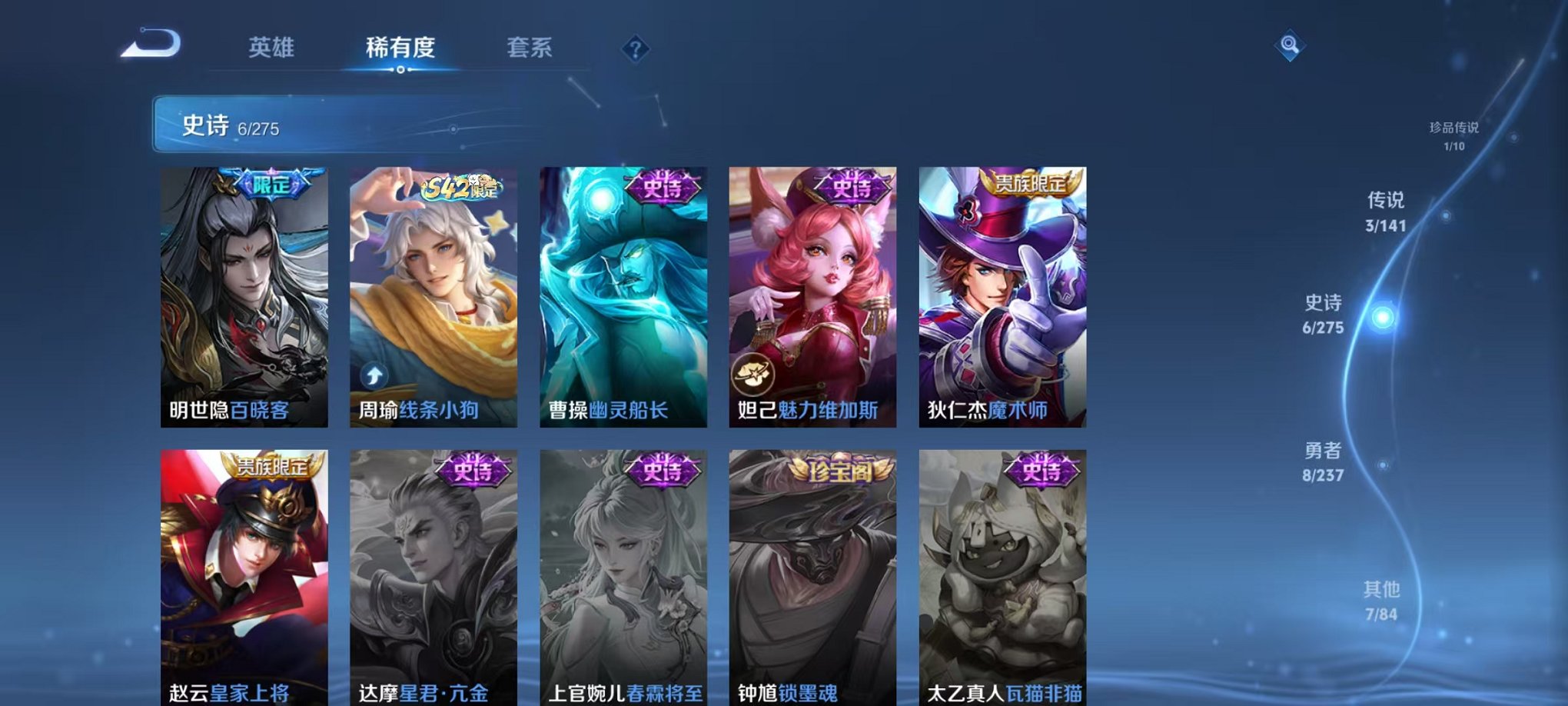Viewport: 1568px width, 706px height.
Task: Switch to the 英雄 tab
Action: [x=272, y=48]
